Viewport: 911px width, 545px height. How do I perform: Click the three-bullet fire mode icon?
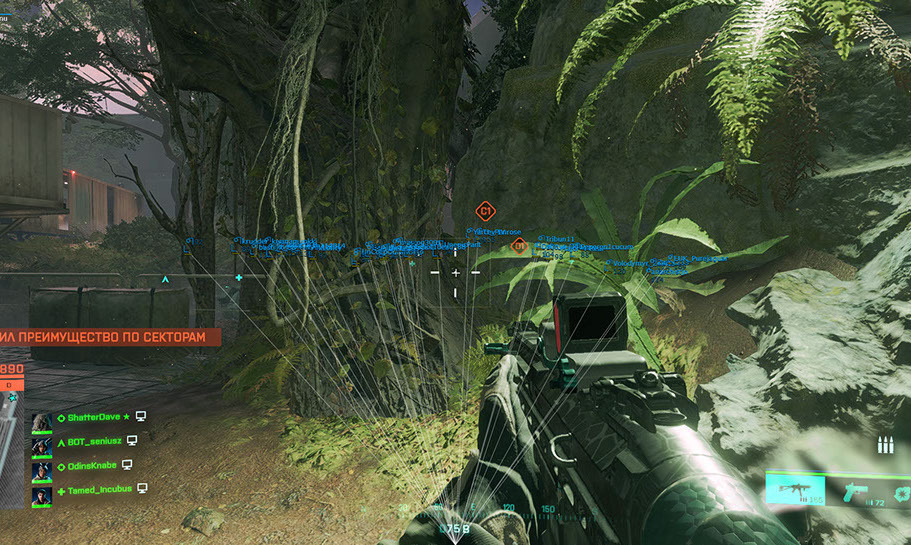click(x=884, y=445)
